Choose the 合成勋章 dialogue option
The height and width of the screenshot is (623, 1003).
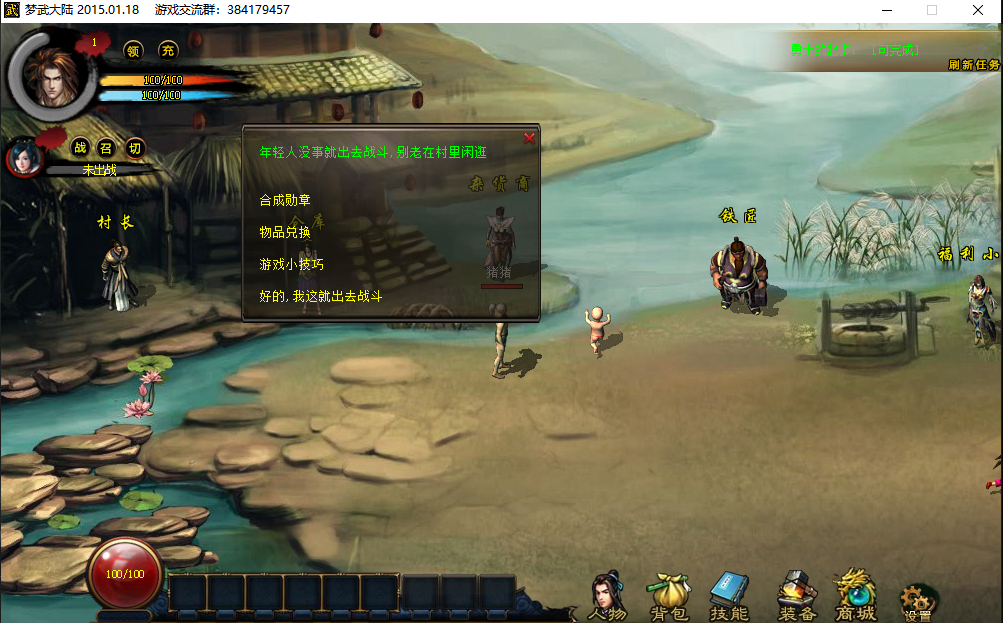[x=285, y=200]
